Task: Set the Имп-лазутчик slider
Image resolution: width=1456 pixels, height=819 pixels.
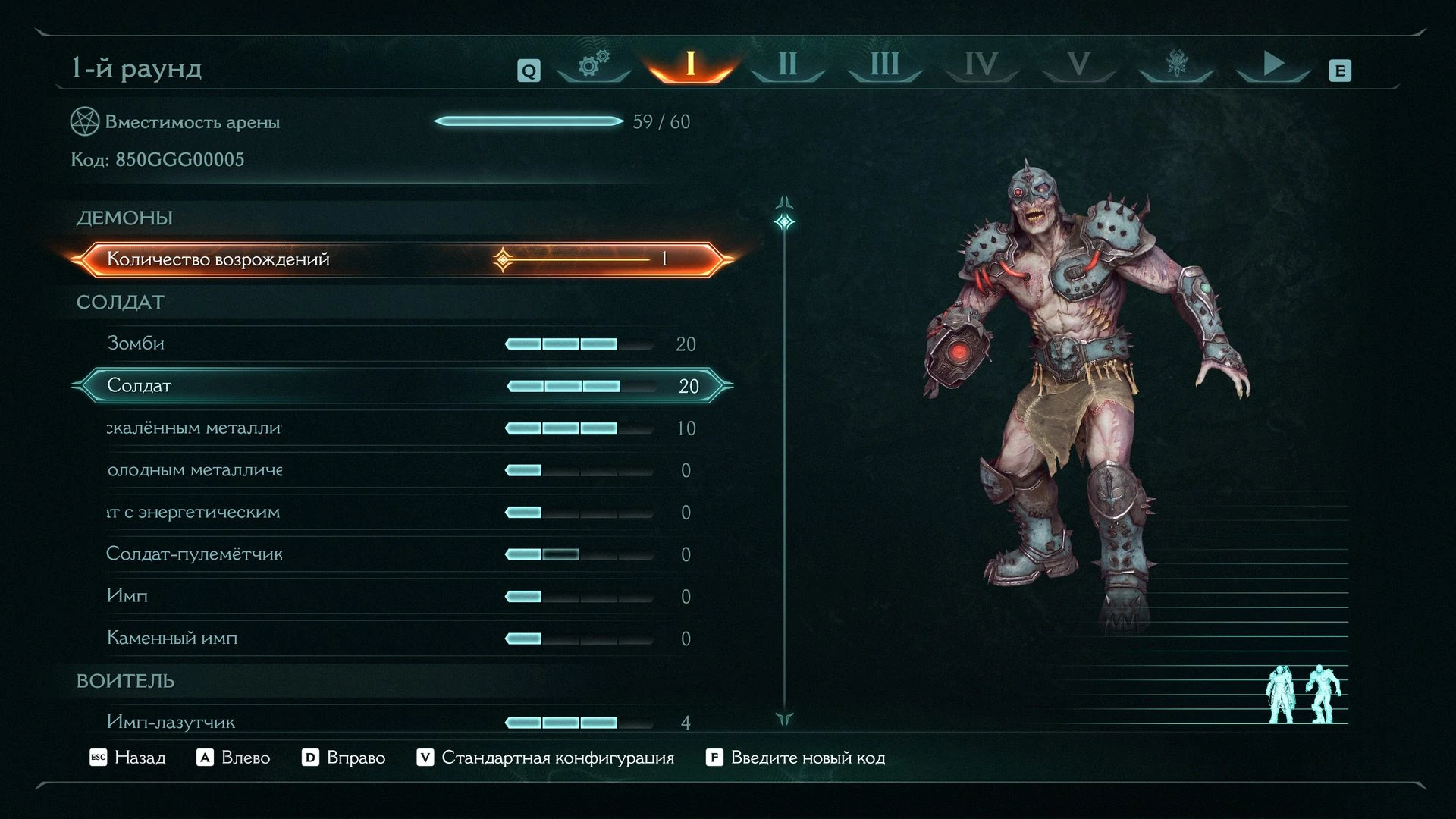Action: (x=579, y=723)
